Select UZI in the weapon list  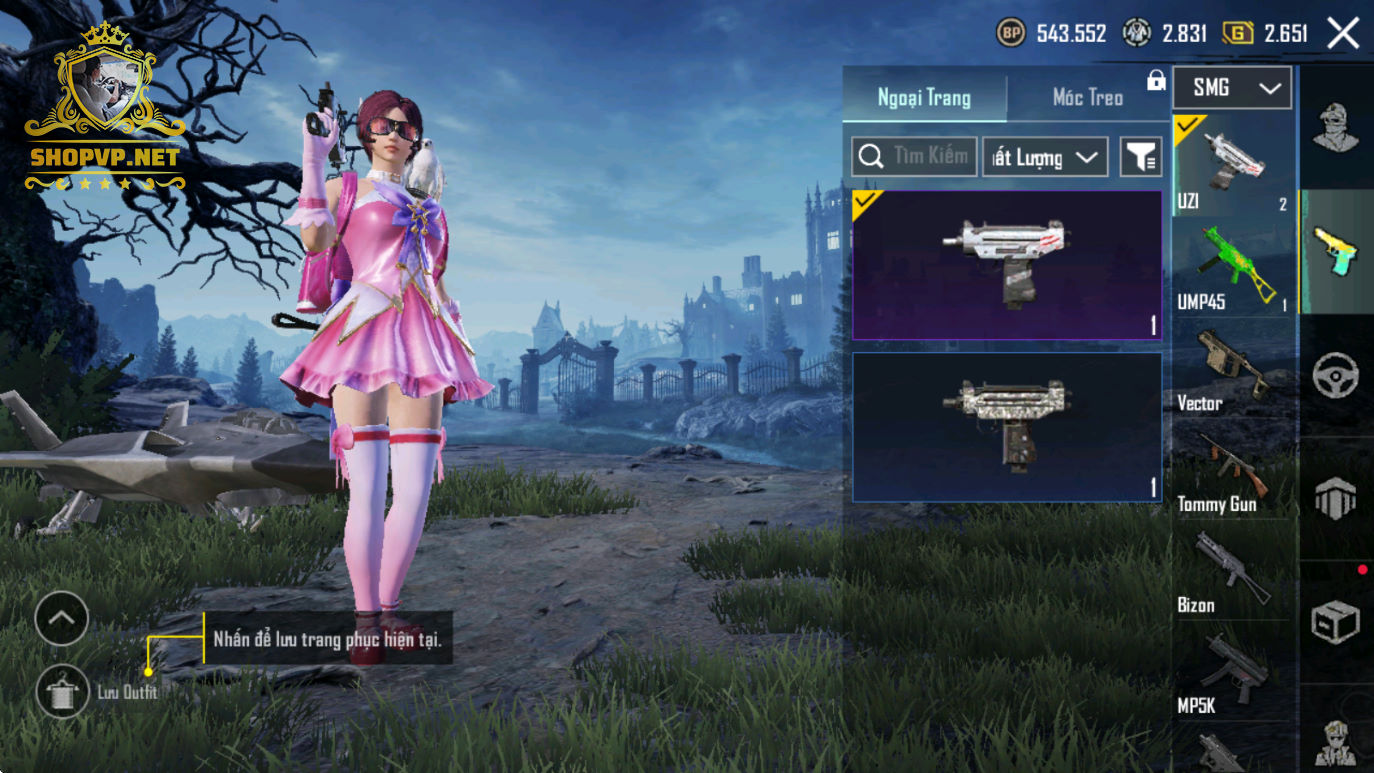click(x=1234, y=165)
